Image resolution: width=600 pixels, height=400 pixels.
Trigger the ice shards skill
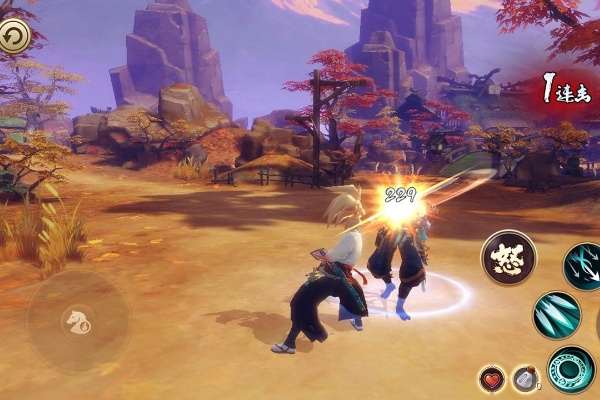pyautogui.click(x=556, y=316)
